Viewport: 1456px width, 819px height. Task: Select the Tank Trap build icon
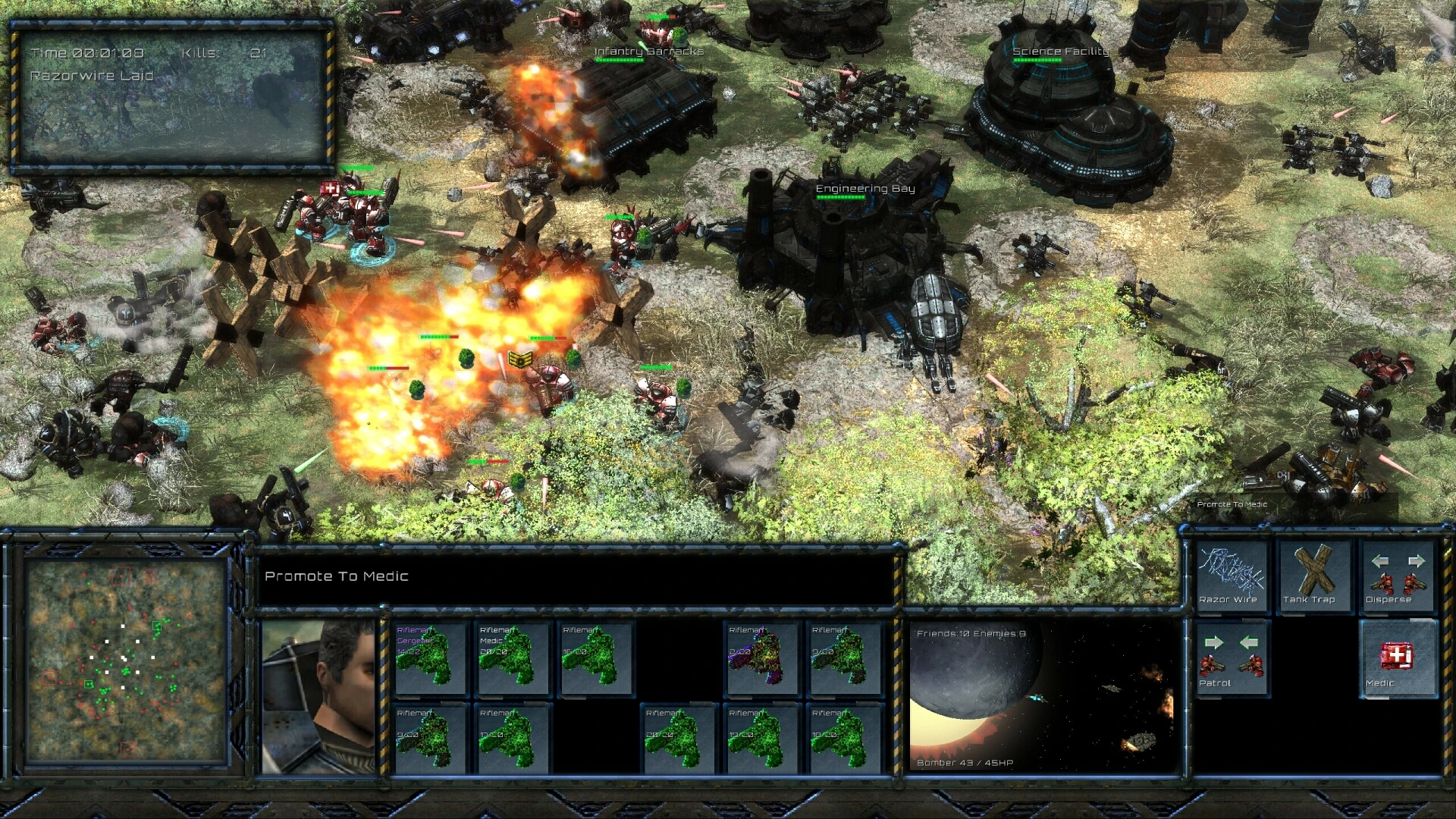click(1313, 573)
